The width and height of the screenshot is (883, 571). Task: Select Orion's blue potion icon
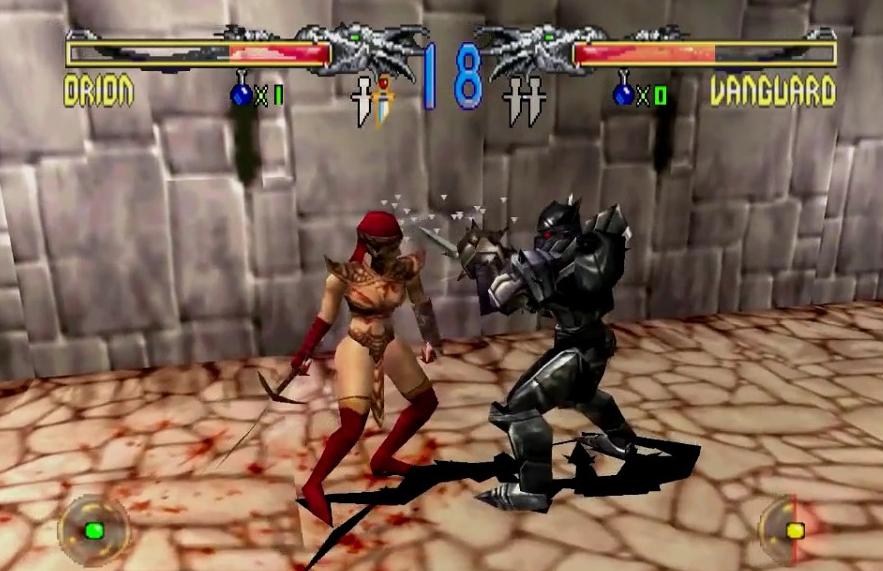[243, 93]
